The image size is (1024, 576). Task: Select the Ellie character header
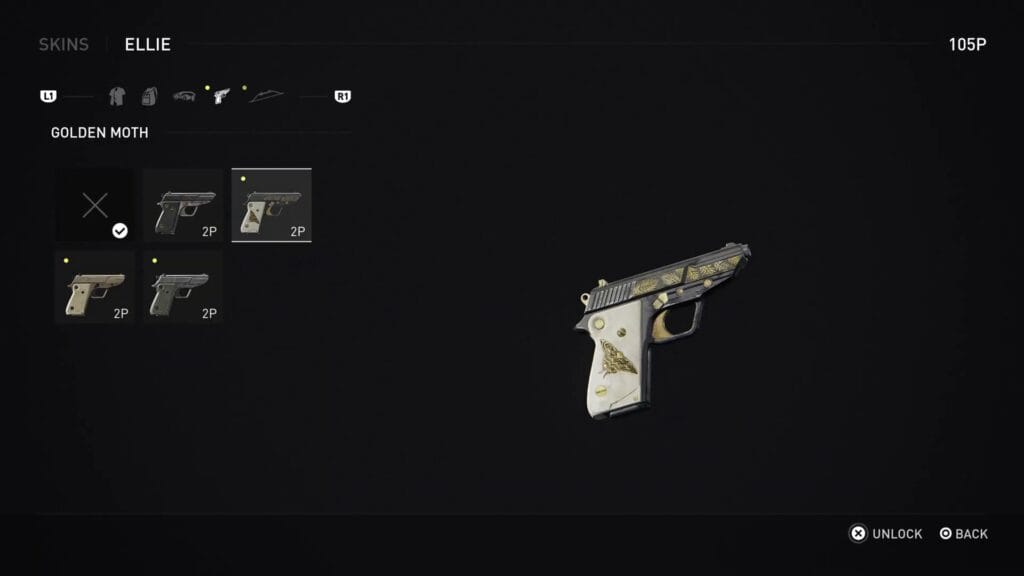pyautogui.click(x=148, y=45)
